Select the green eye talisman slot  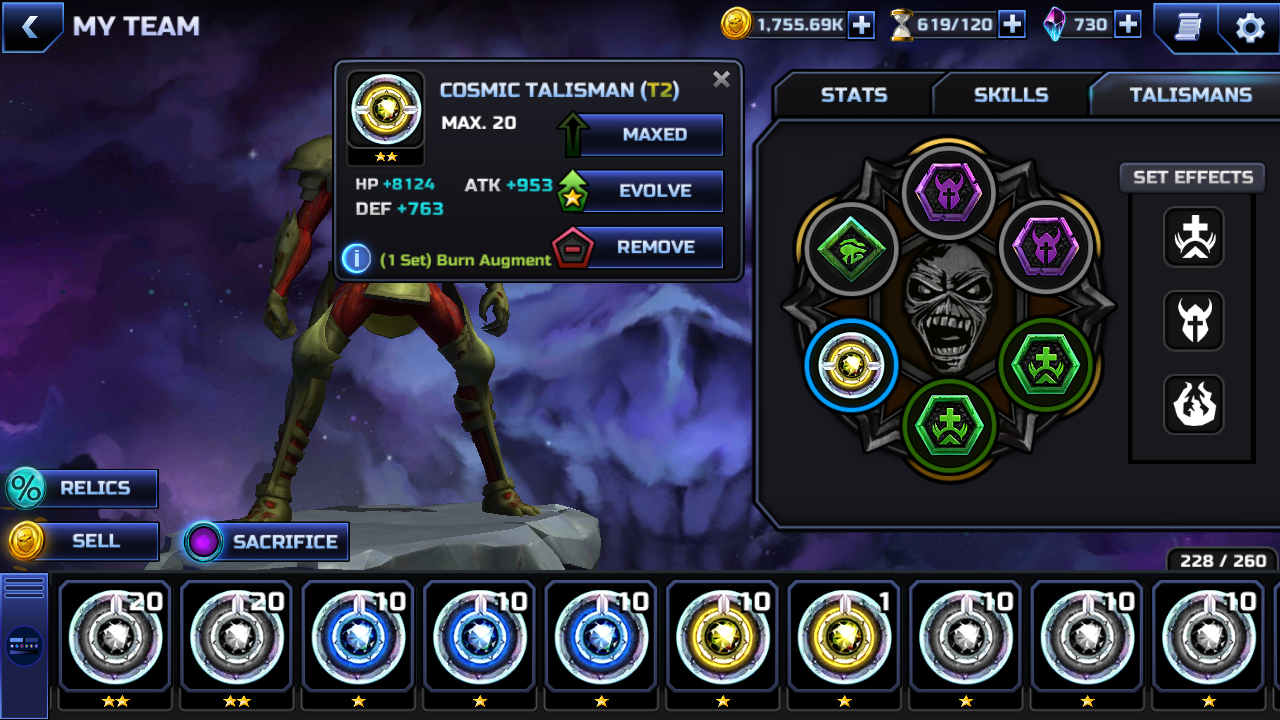pos(851,251)
